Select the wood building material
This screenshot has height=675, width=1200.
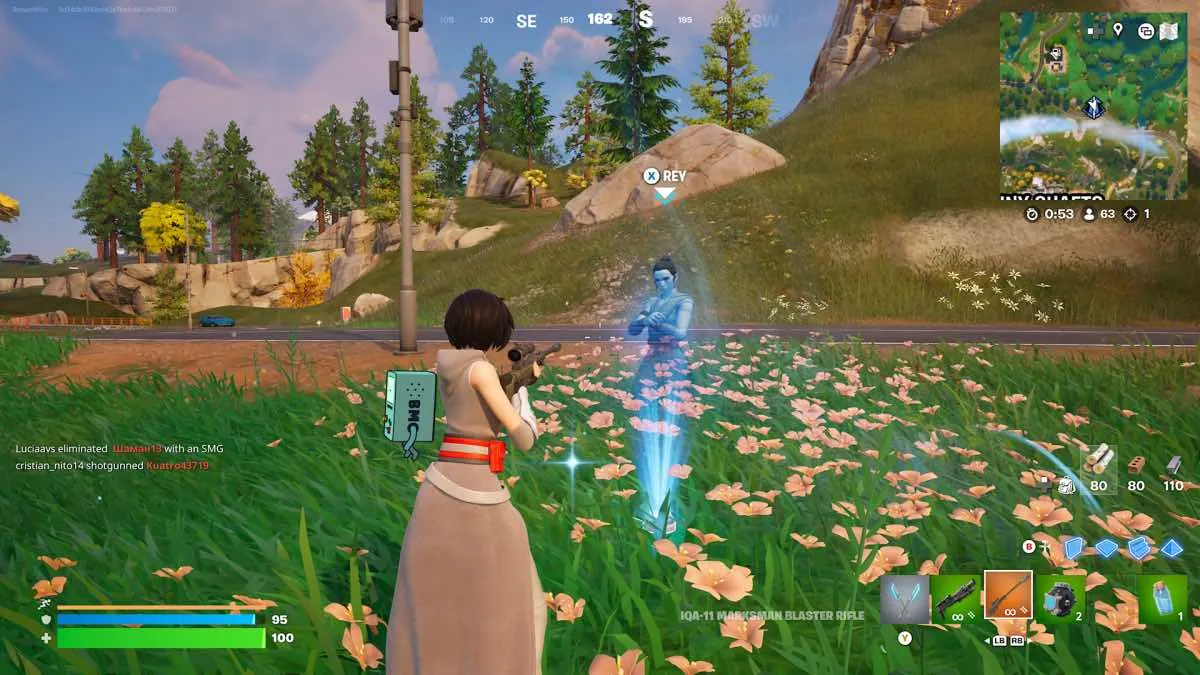click(1099, 462)
